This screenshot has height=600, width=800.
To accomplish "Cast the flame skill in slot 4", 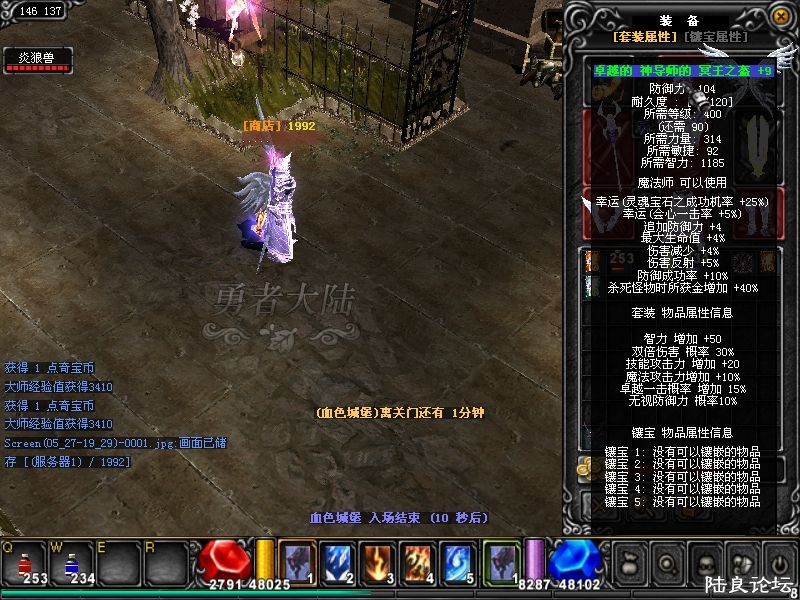I will pyautogui.click(x=418, y=561).
